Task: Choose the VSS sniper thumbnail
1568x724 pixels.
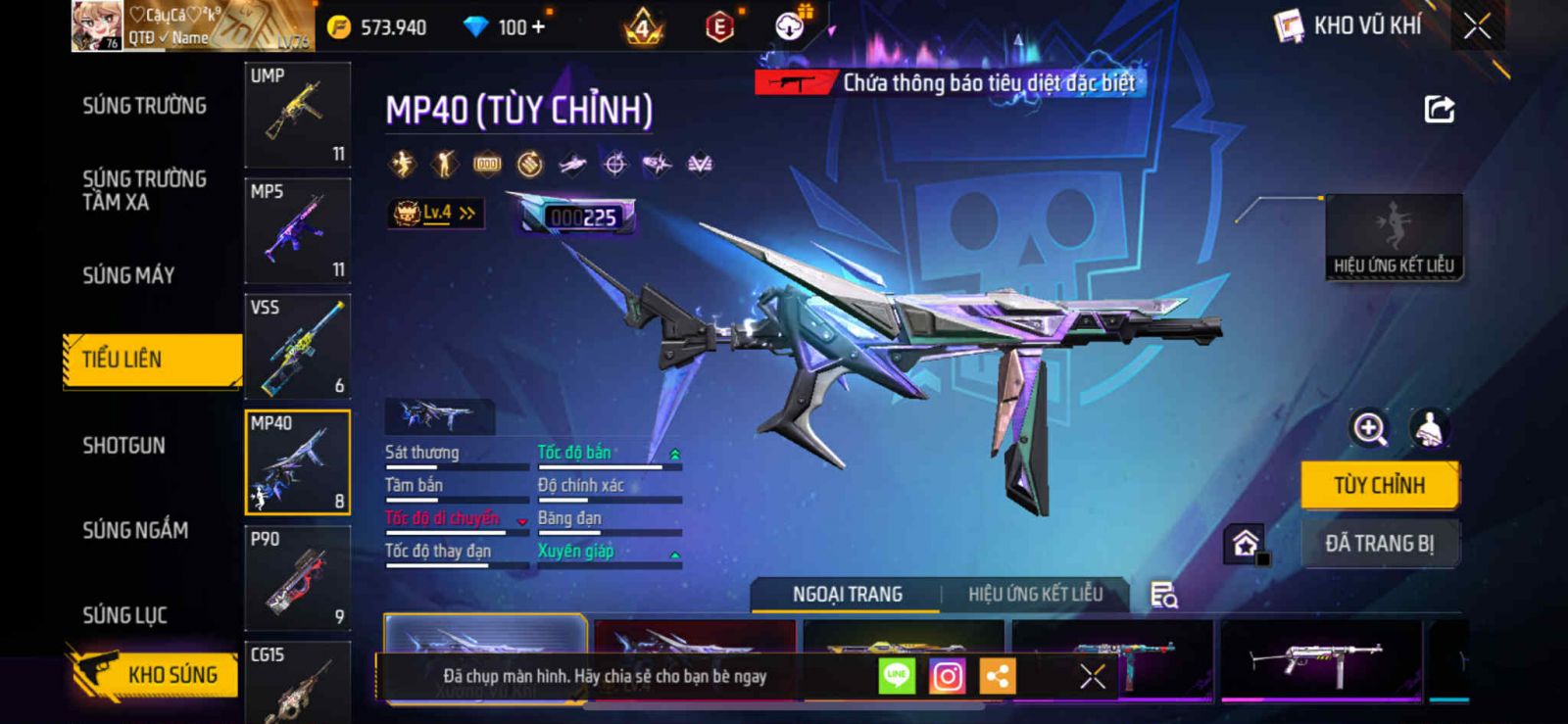Action: point(297,347)
